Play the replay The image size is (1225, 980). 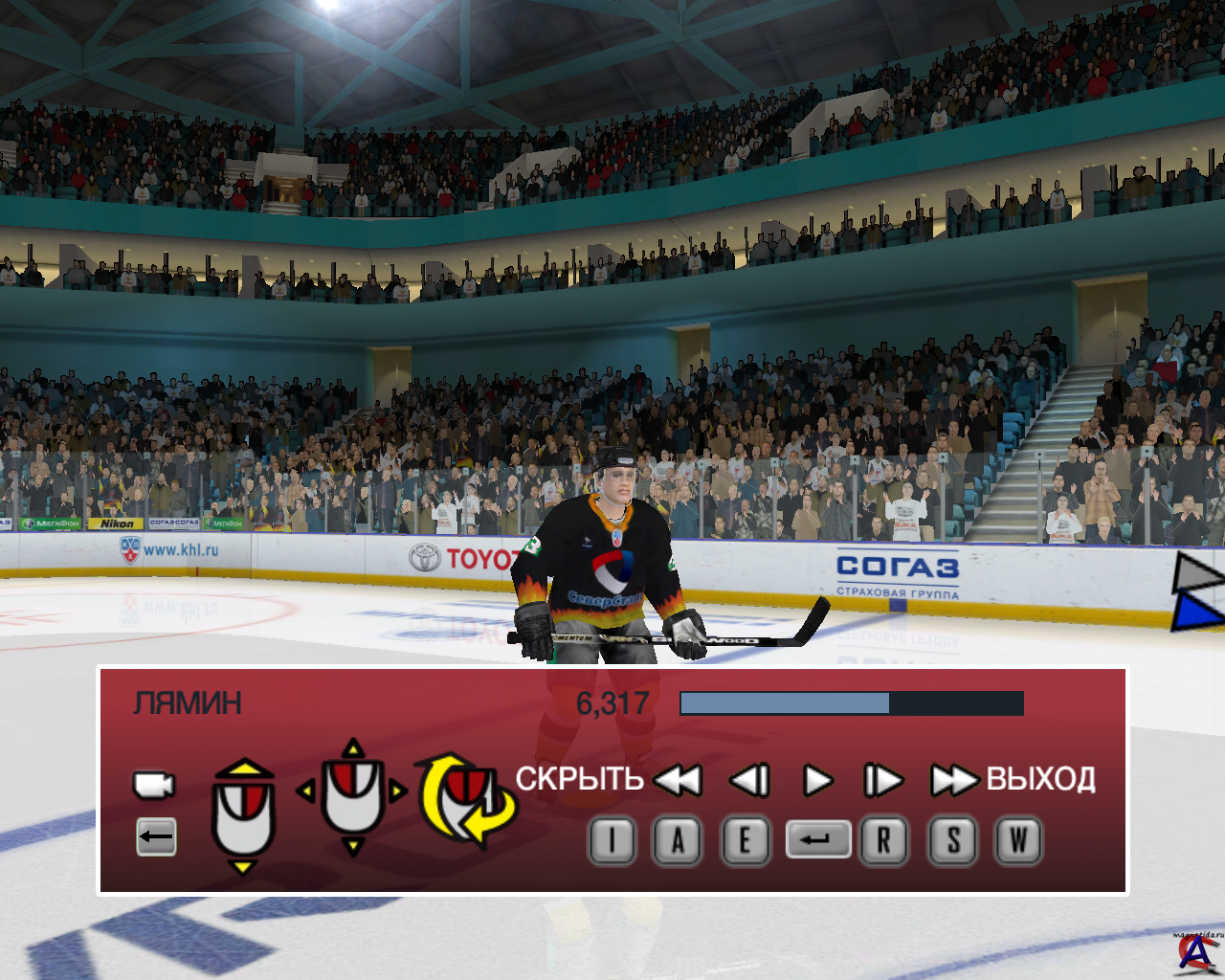coord(817,781)
